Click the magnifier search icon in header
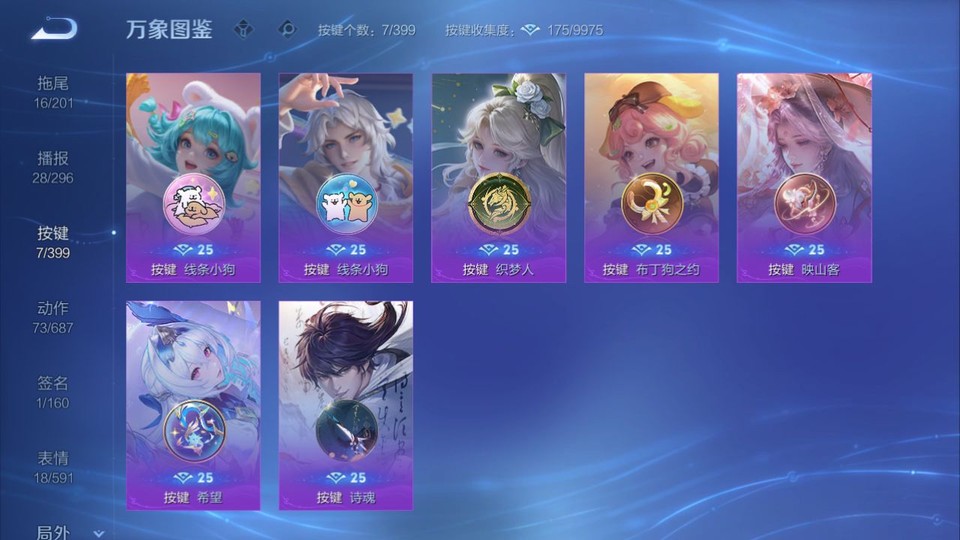This screenshot has width=960, height=540. coord(287,29)
